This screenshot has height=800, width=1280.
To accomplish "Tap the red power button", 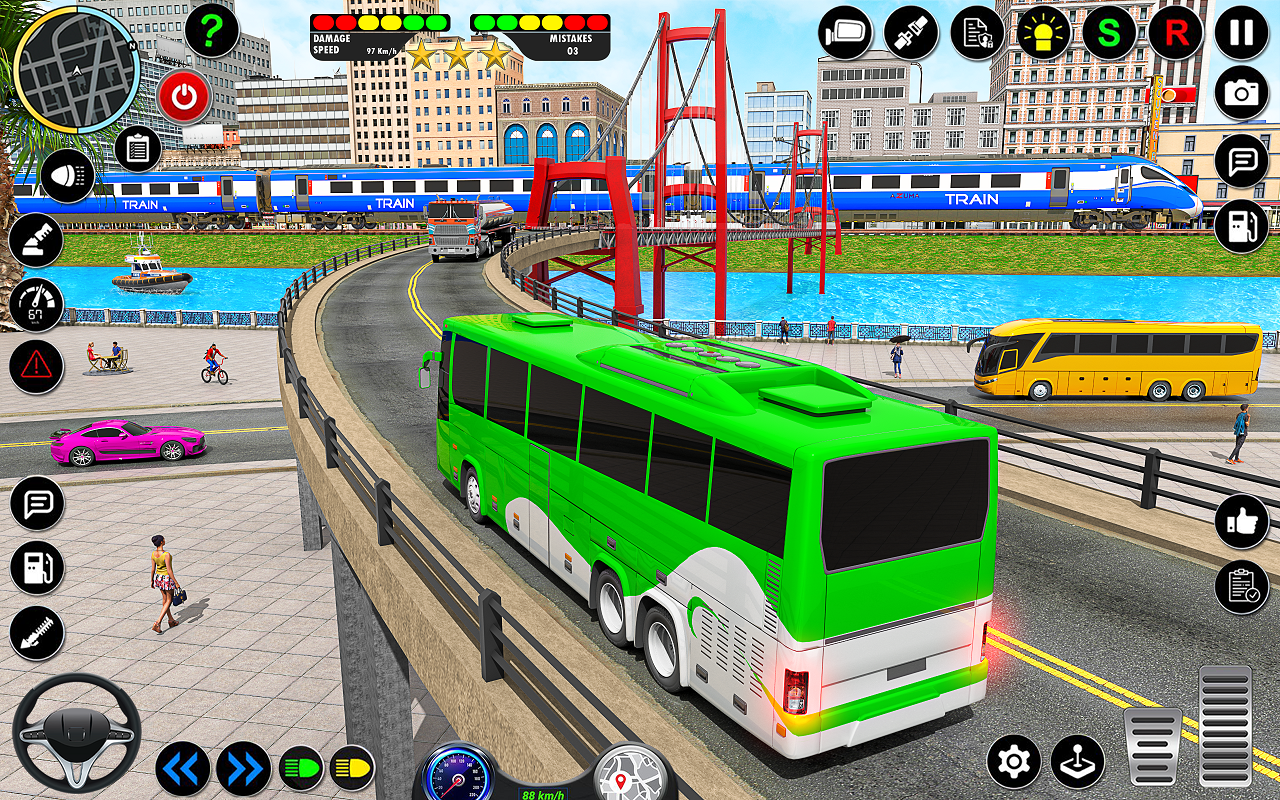I will pos(184,97).
